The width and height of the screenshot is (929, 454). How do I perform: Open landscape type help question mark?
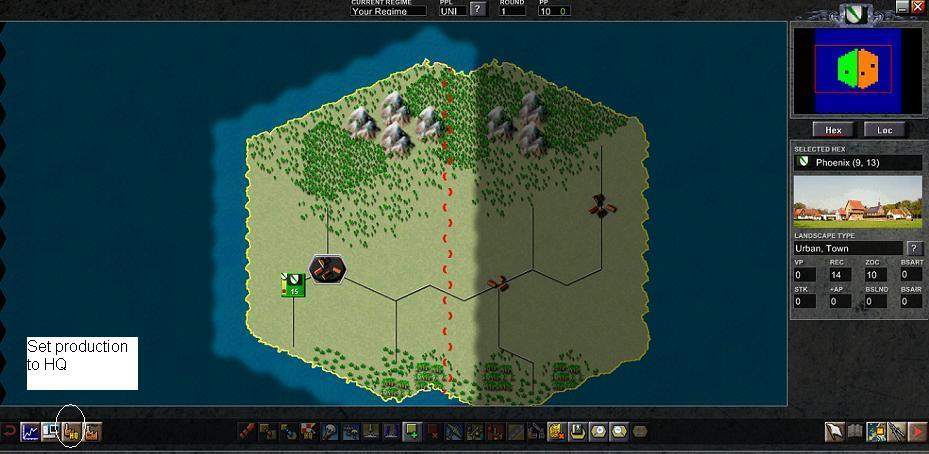(x=914, y=248)
